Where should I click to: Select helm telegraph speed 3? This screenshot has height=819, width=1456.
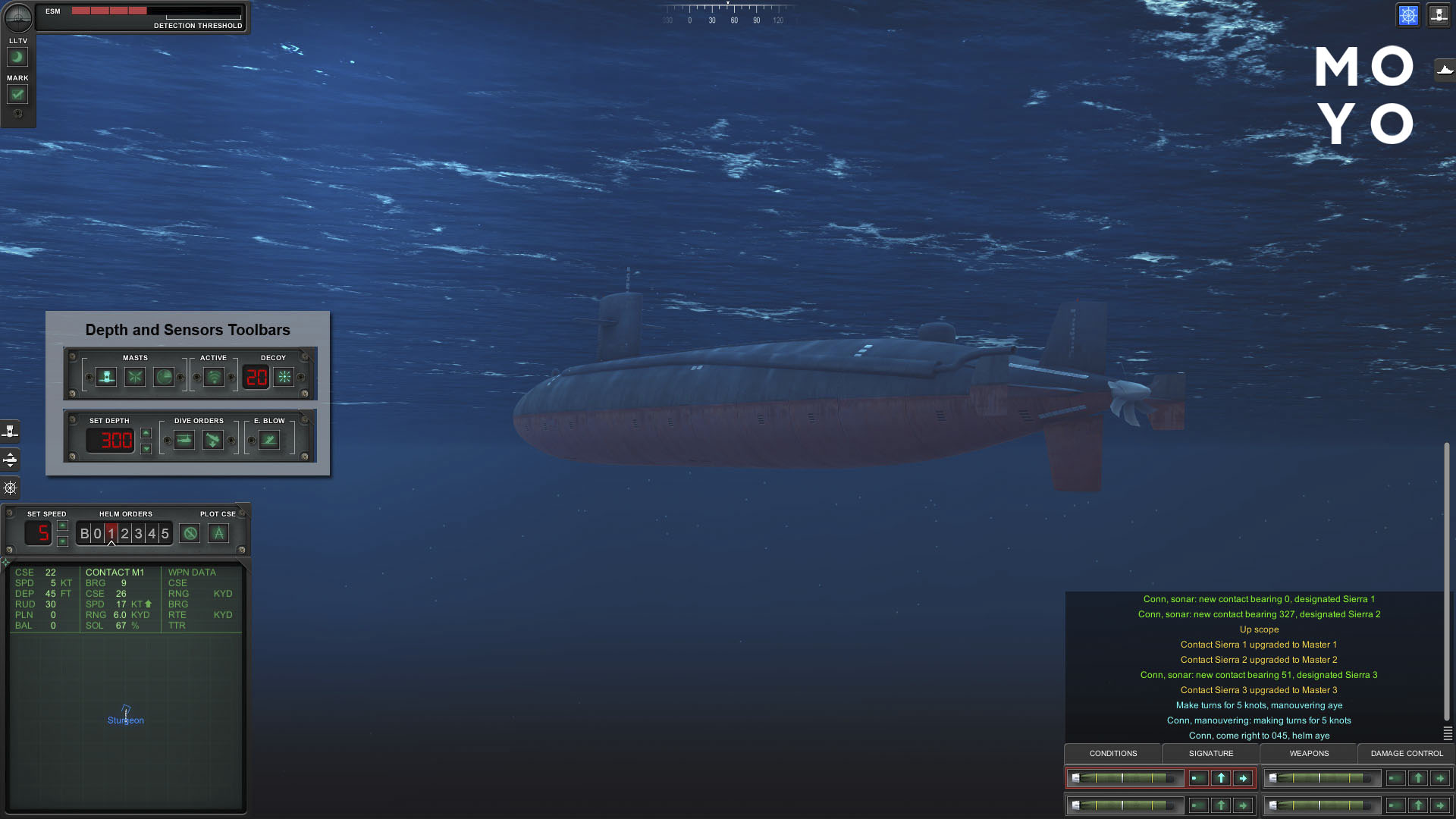(x=138, y=534)
